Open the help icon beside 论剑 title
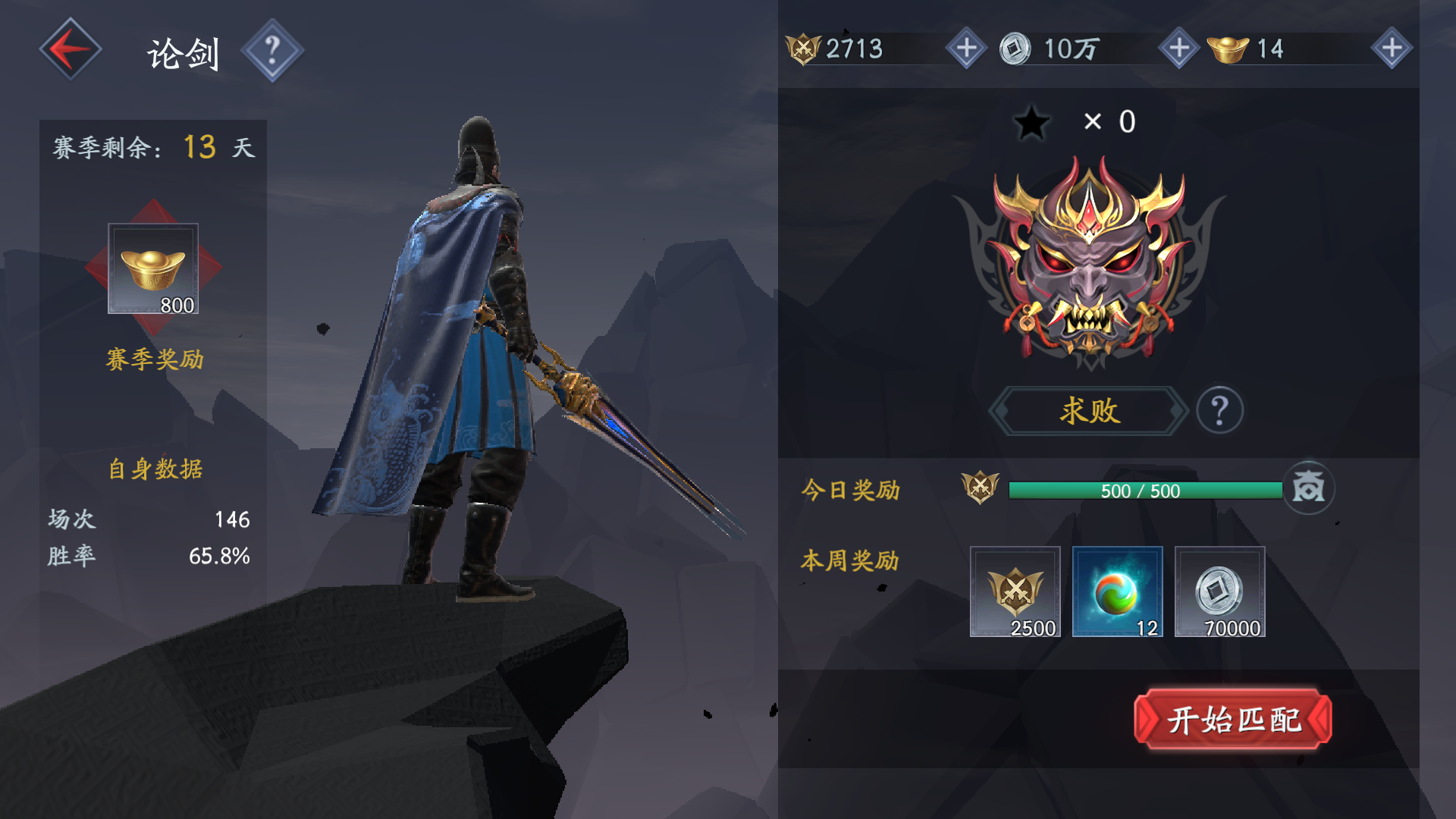Viewport: 1456px width, 819px height. pyautogui.click(x=273, y=51)
